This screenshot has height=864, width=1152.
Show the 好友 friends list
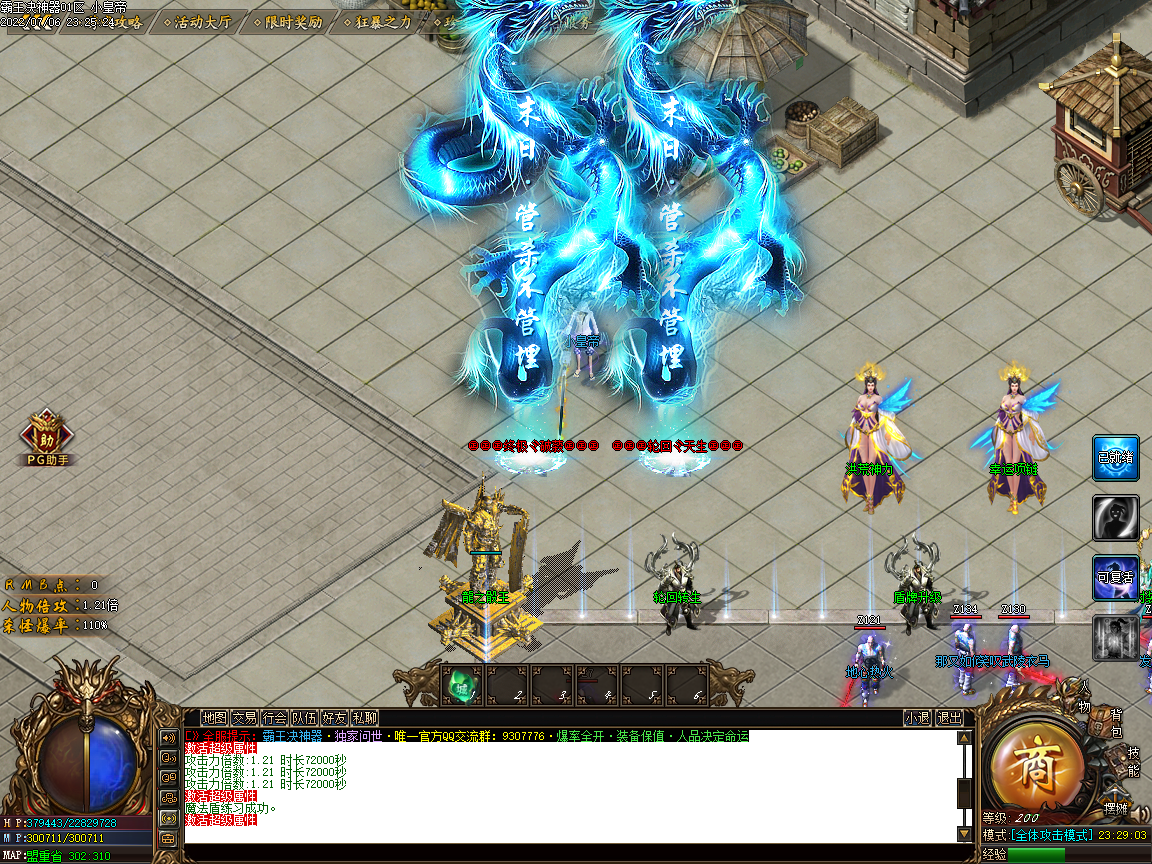(x=335, y=718)
